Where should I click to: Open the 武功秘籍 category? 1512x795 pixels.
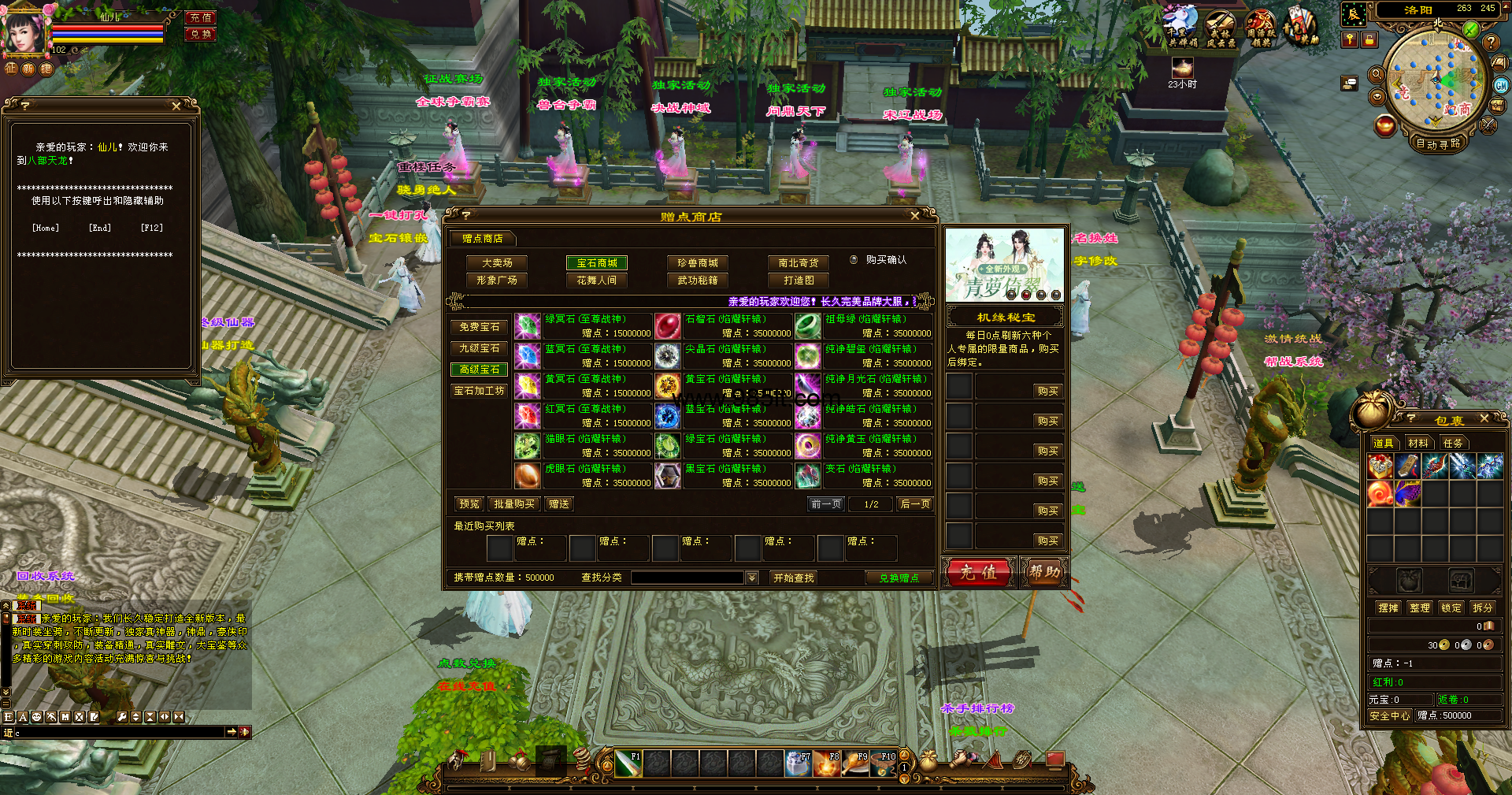(697, 280)
